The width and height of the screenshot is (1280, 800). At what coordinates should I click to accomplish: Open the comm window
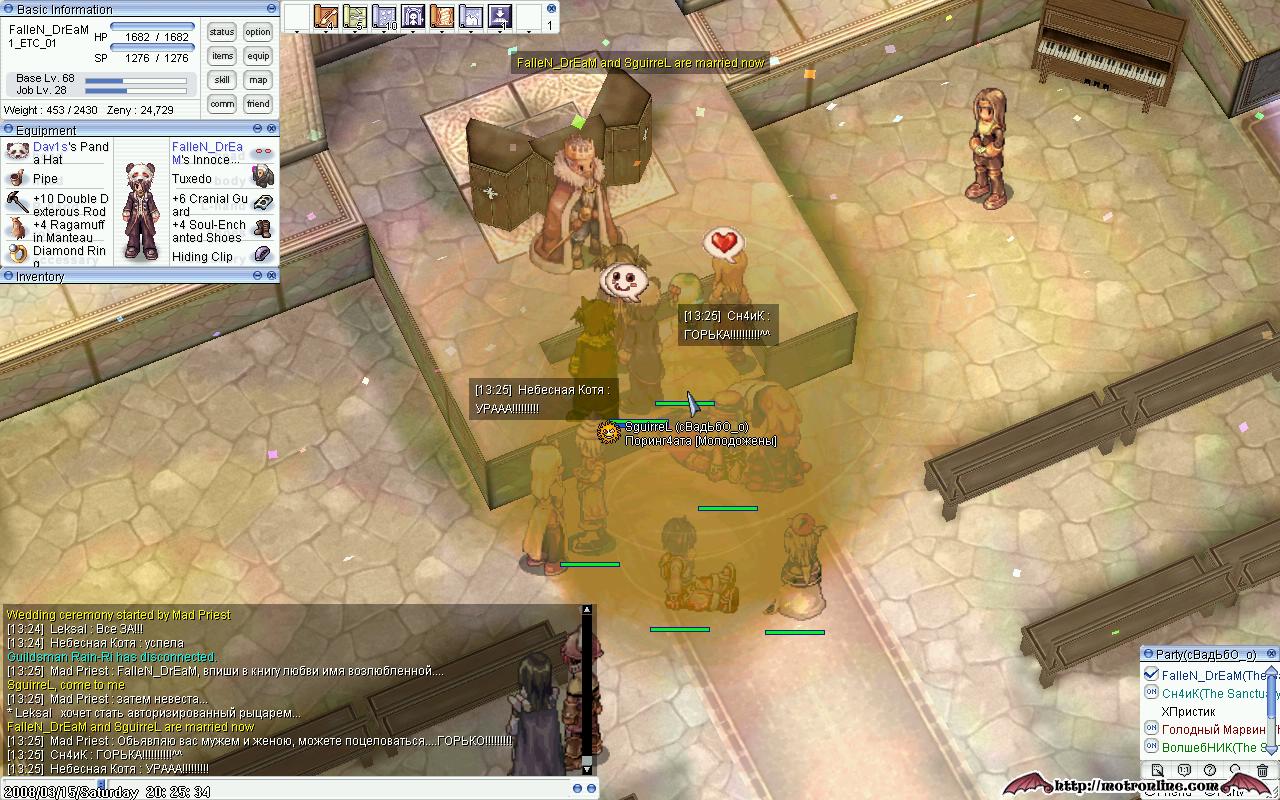[222, 104]
